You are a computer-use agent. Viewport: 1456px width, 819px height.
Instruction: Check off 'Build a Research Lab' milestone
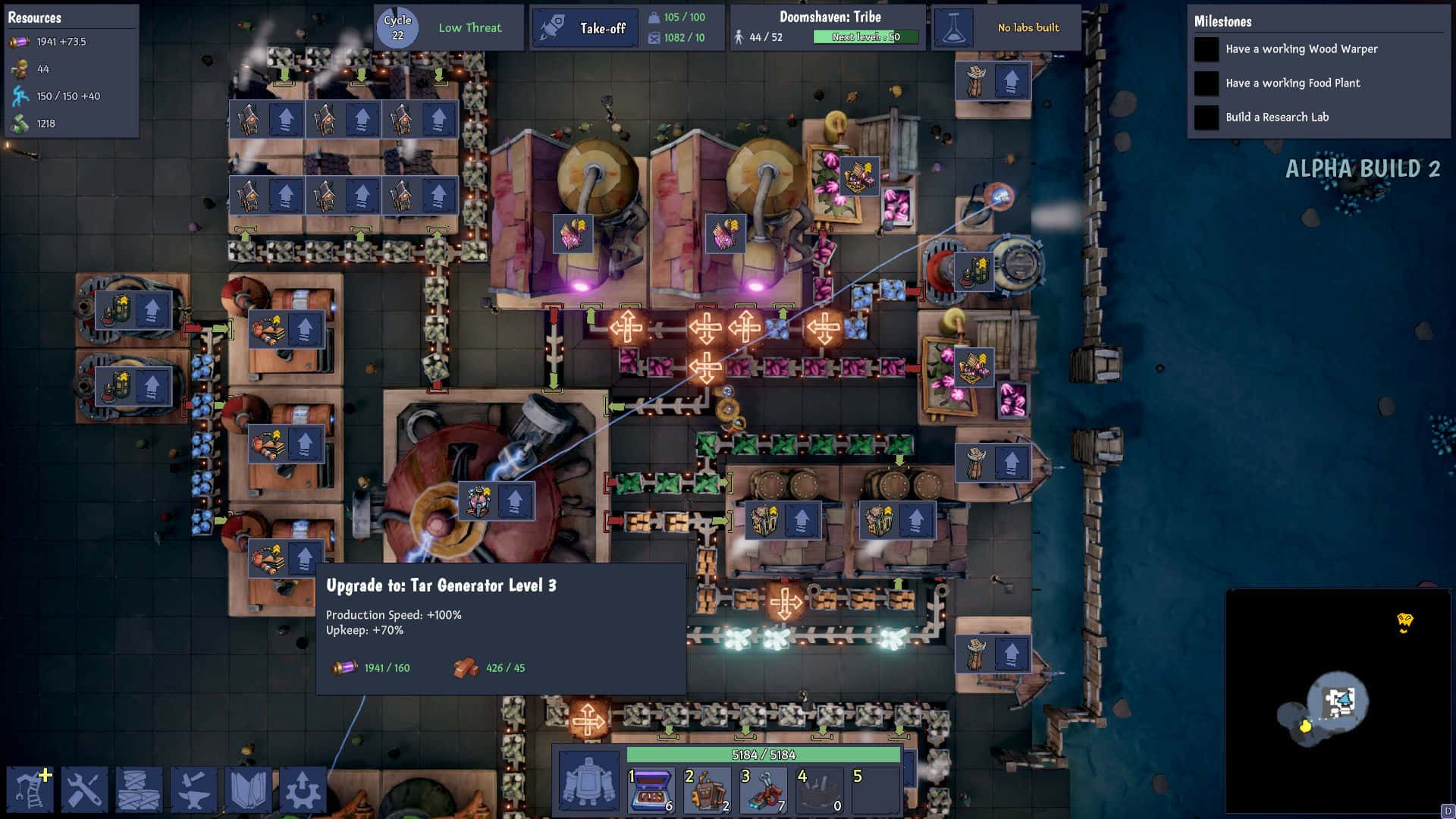click(x=1206, y=118)
